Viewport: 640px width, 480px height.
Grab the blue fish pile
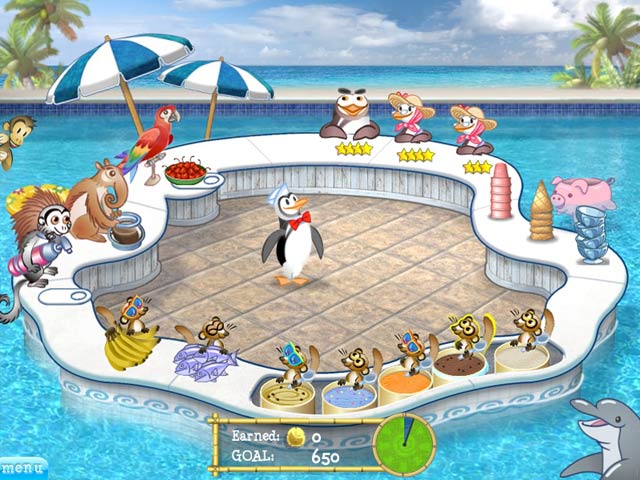(x=203, y=360)
